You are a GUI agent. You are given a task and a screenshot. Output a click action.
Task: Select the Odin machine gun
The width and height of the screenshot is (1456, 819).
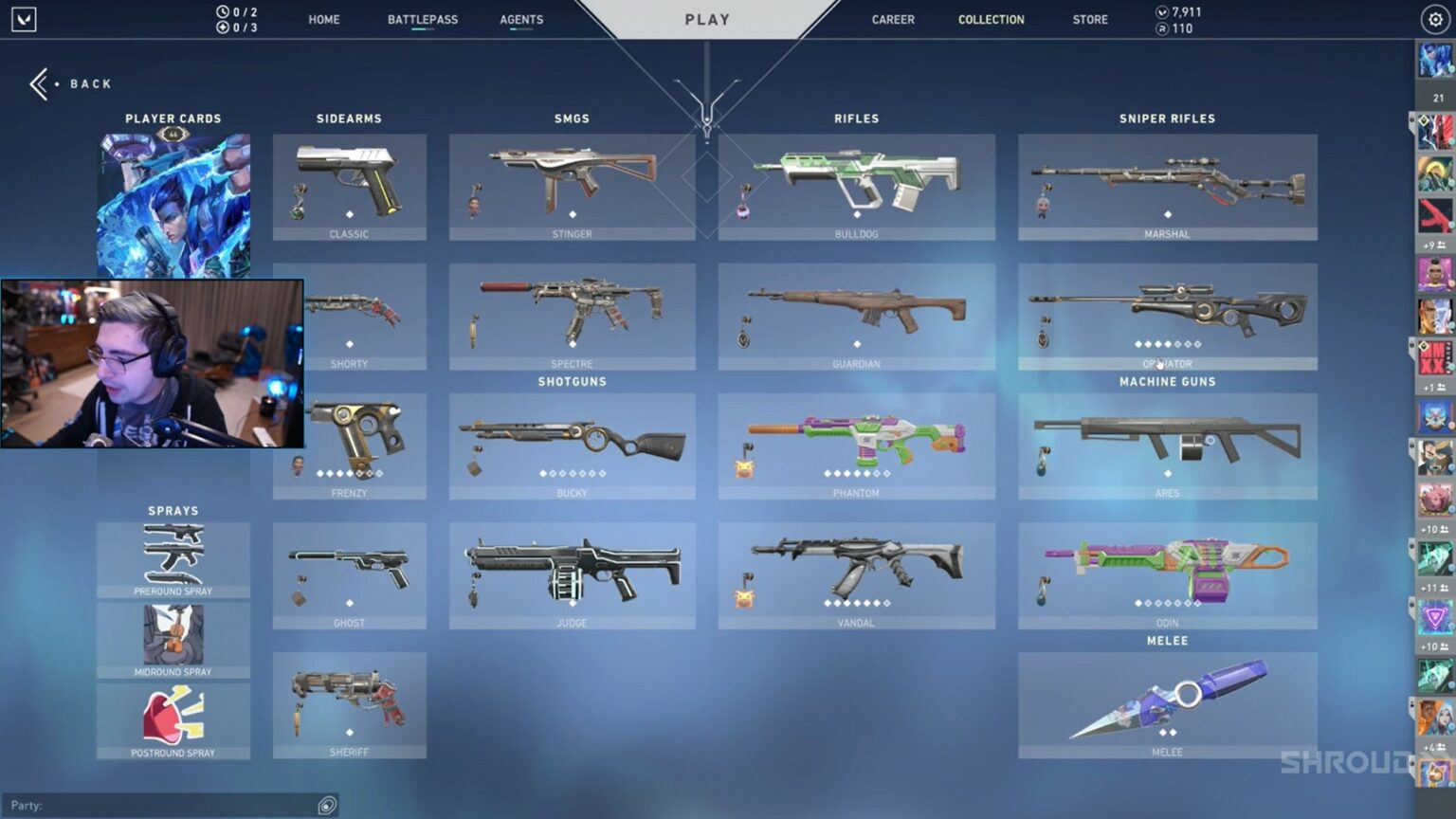pos(1167,575)
